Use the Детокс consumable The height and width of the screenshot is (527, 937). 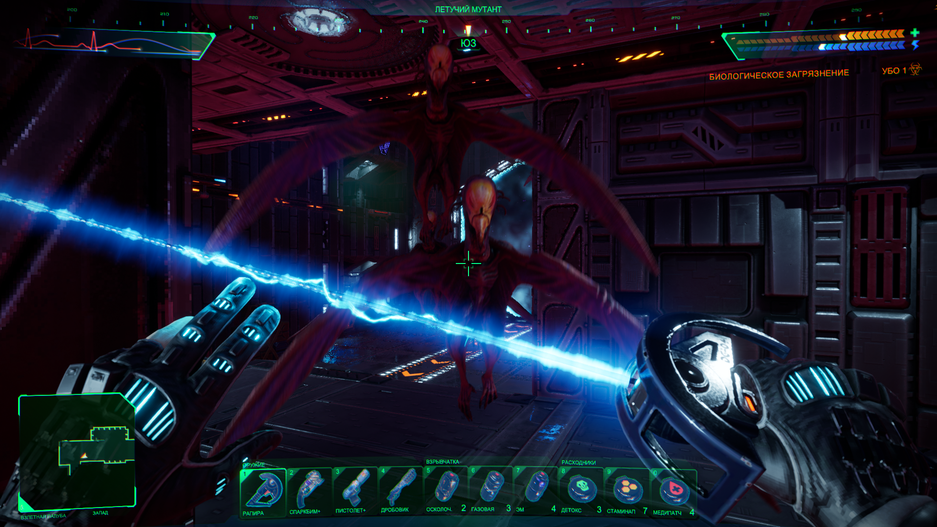[x=580, y=490]
